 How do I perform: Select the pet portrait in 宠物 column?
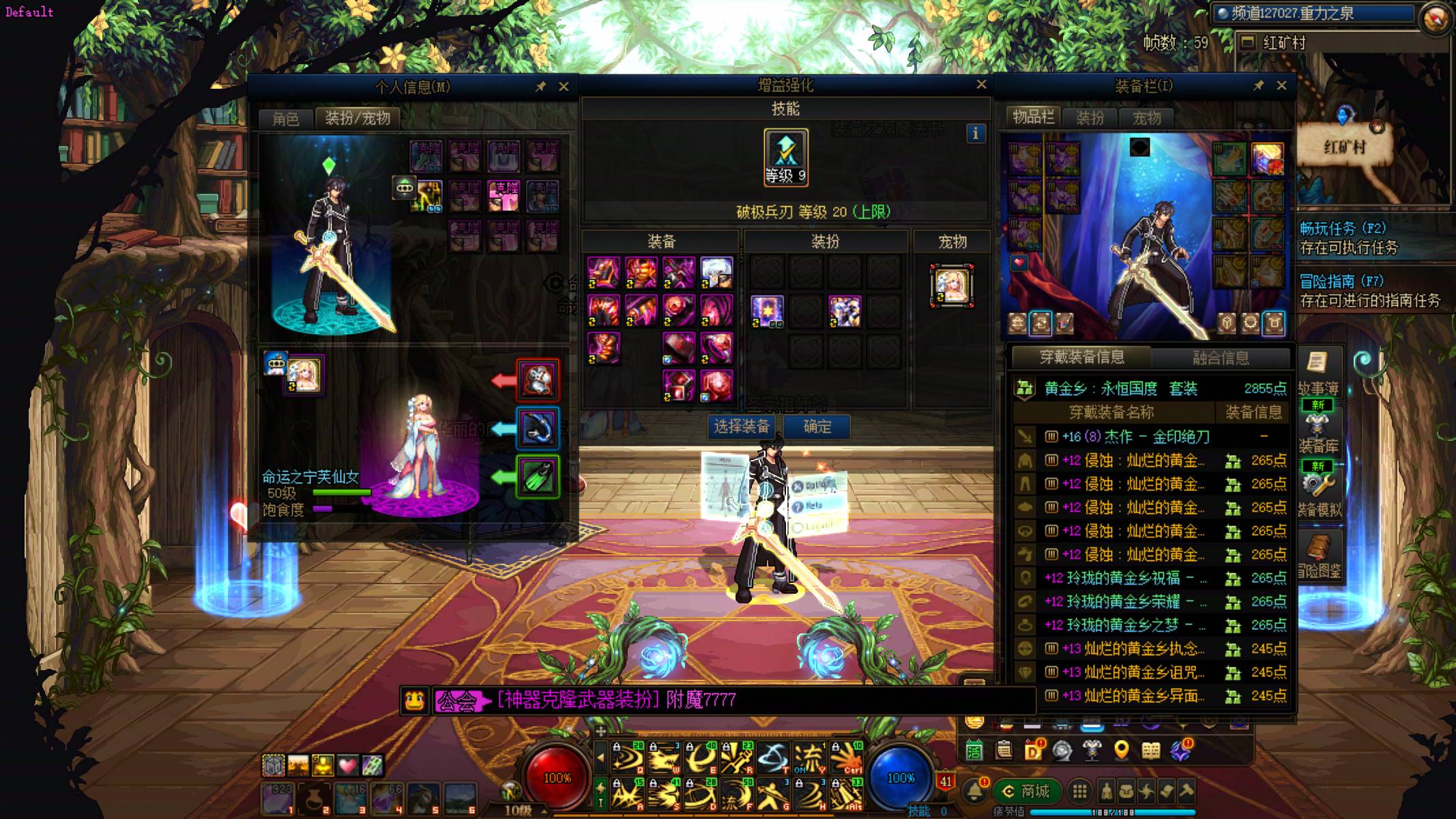tap(952, 285)
